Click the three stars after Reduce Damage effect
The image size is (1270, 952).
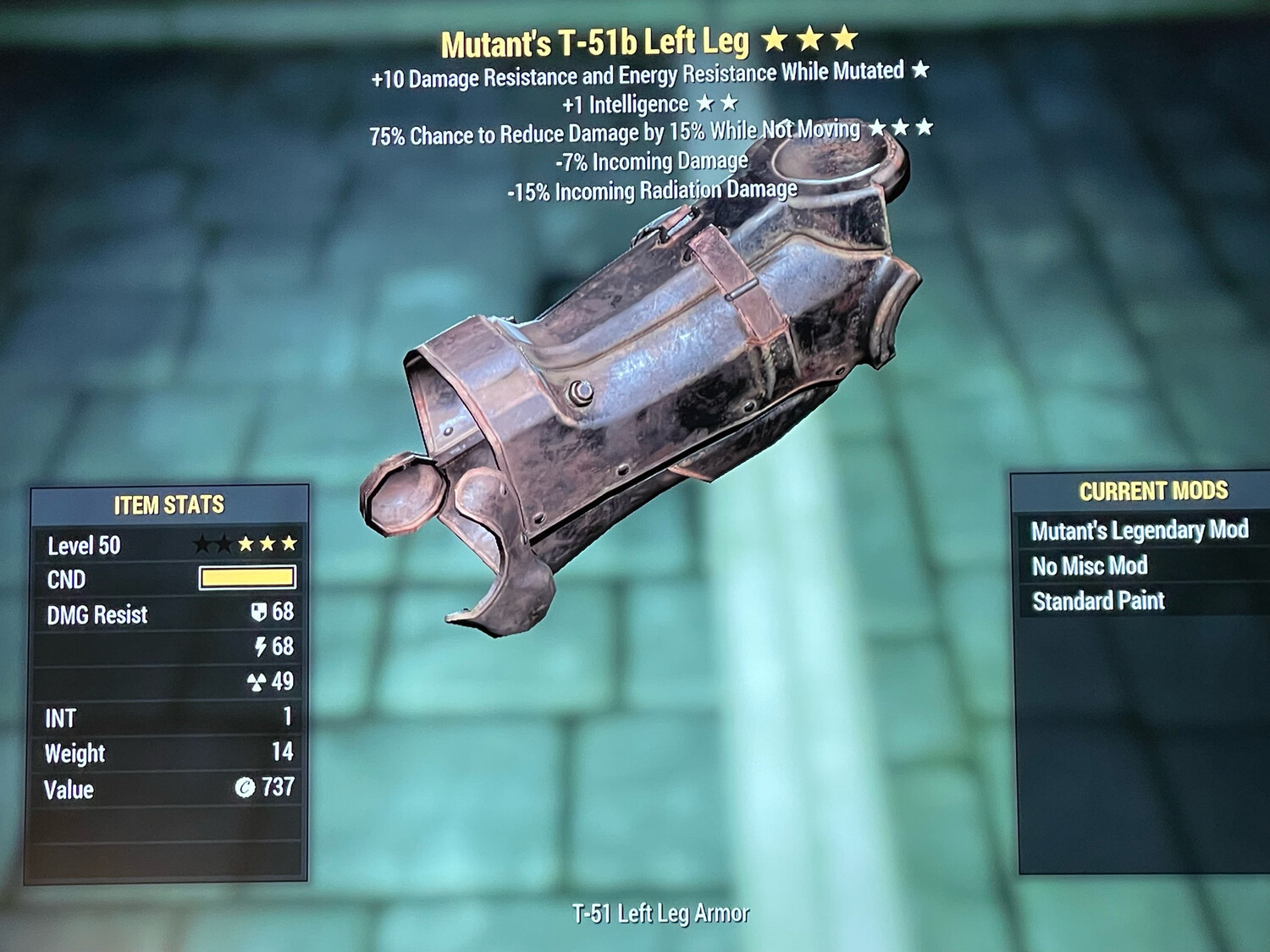(x=899, y=128)
